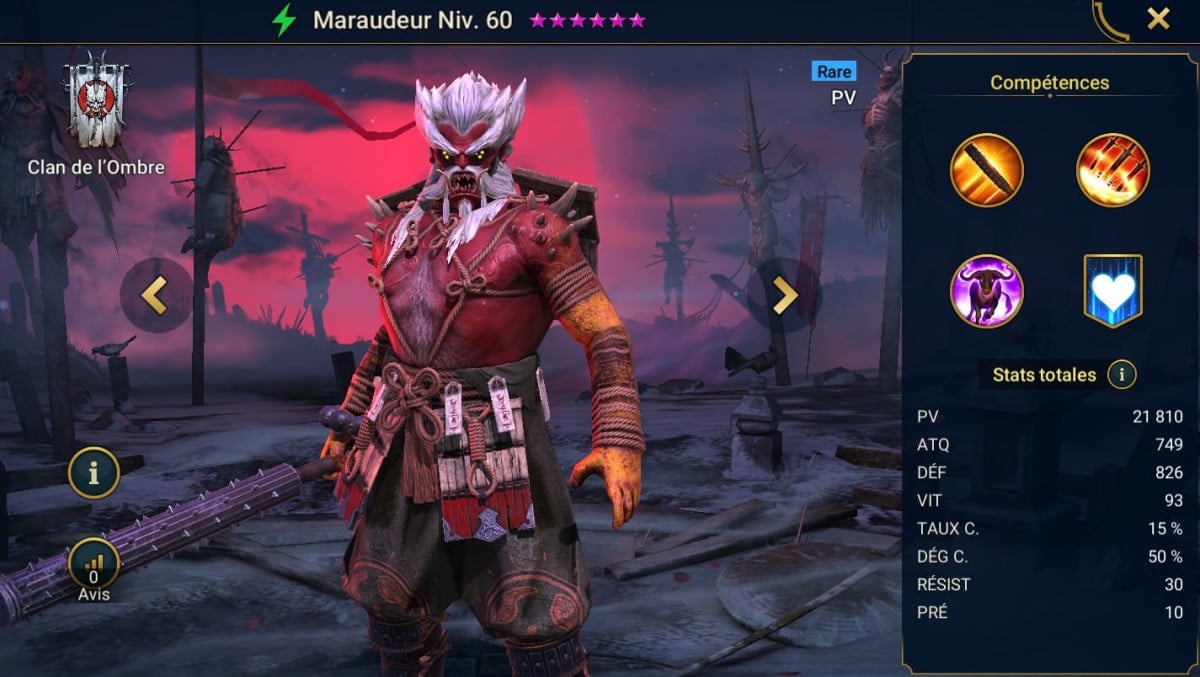1200x677 pixels.
Task: Select the purple bull skill icon
Action: 987,291
